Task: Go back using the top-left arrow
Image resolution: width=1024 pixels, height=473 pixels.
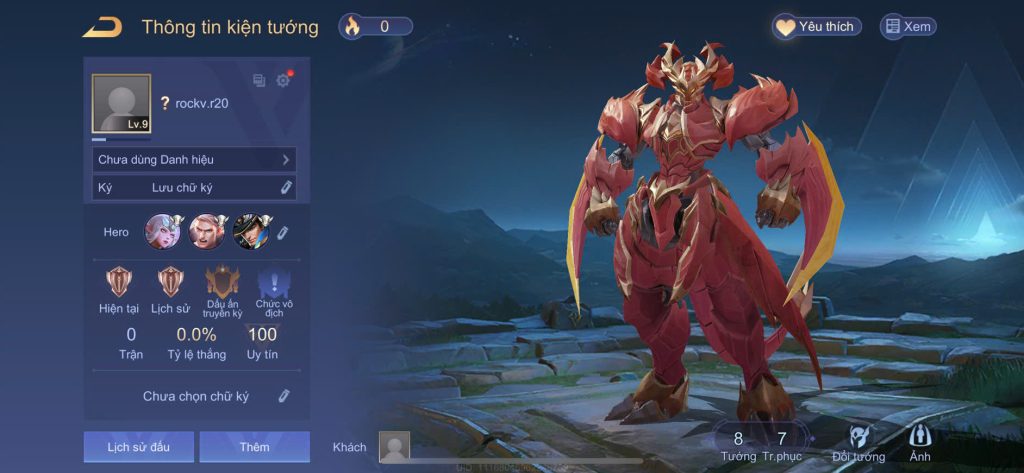Action: click(102, 27)
